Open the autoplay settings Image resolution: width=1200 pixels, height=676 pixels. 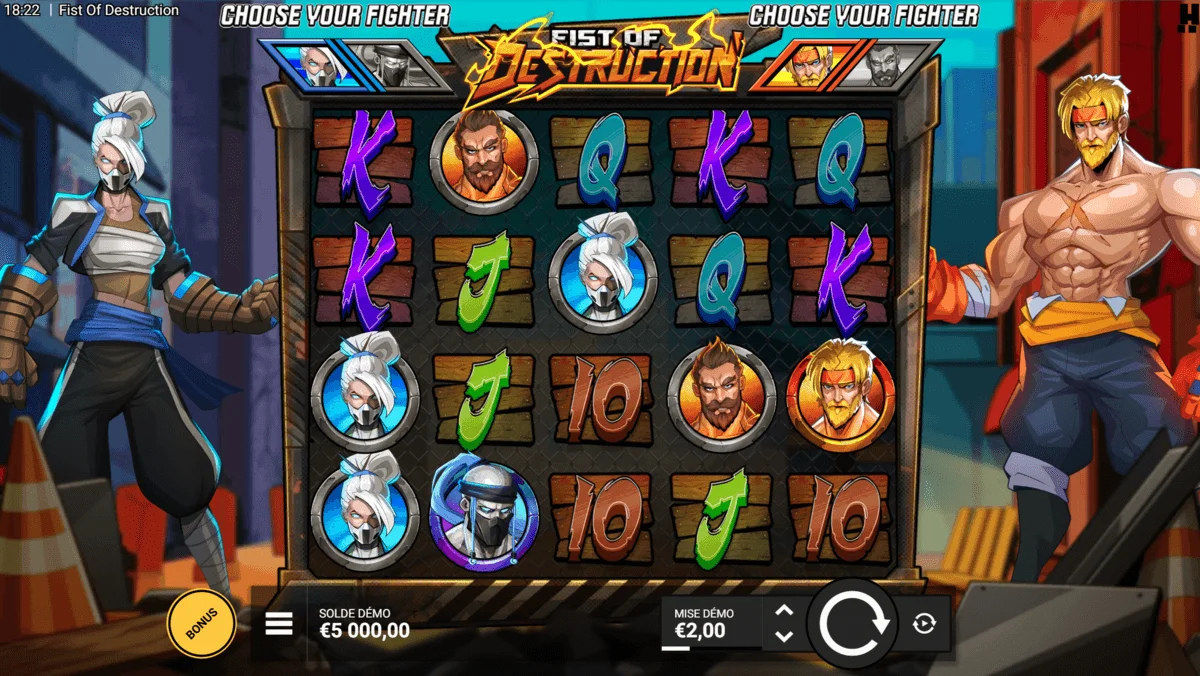(x=924, y=624)
